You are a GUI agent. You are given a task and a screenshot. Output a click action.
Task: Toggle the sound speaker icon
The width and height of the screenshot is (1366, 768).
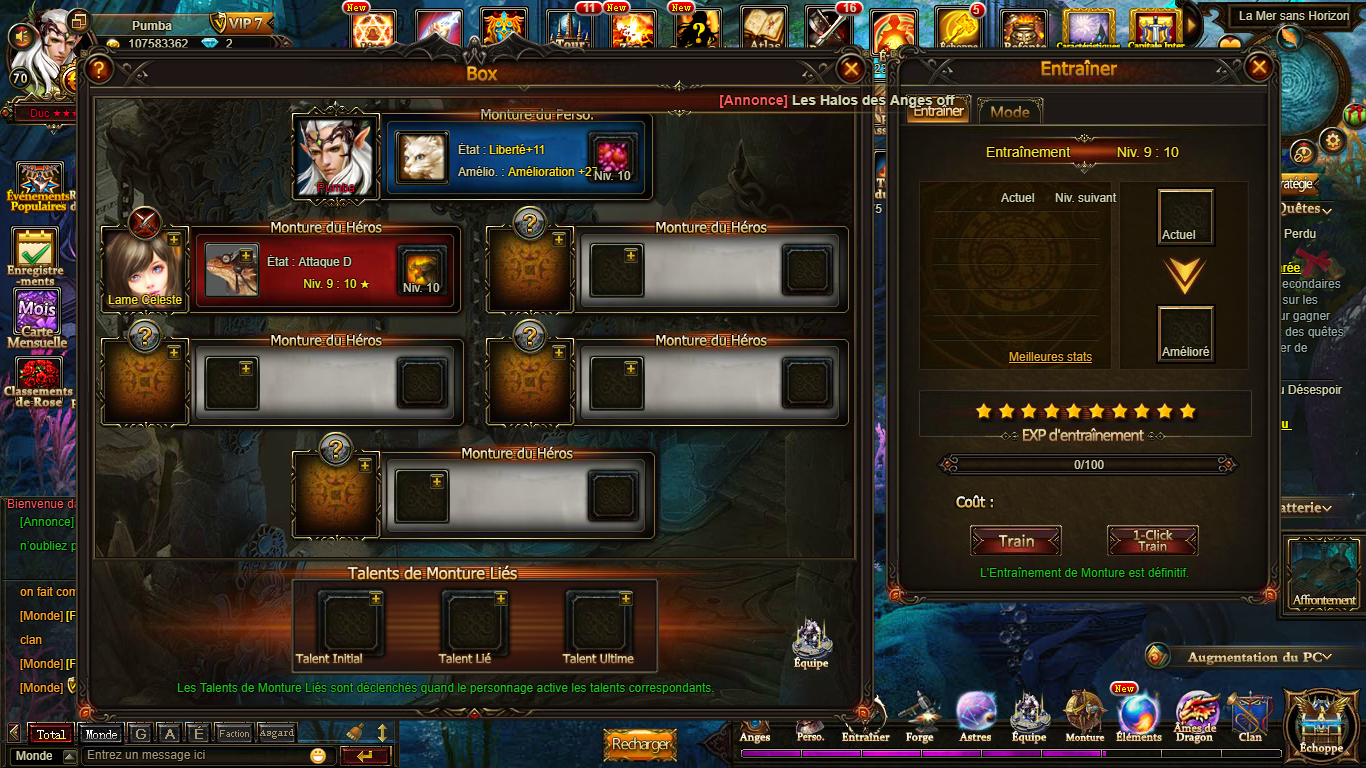click(19, 36)
